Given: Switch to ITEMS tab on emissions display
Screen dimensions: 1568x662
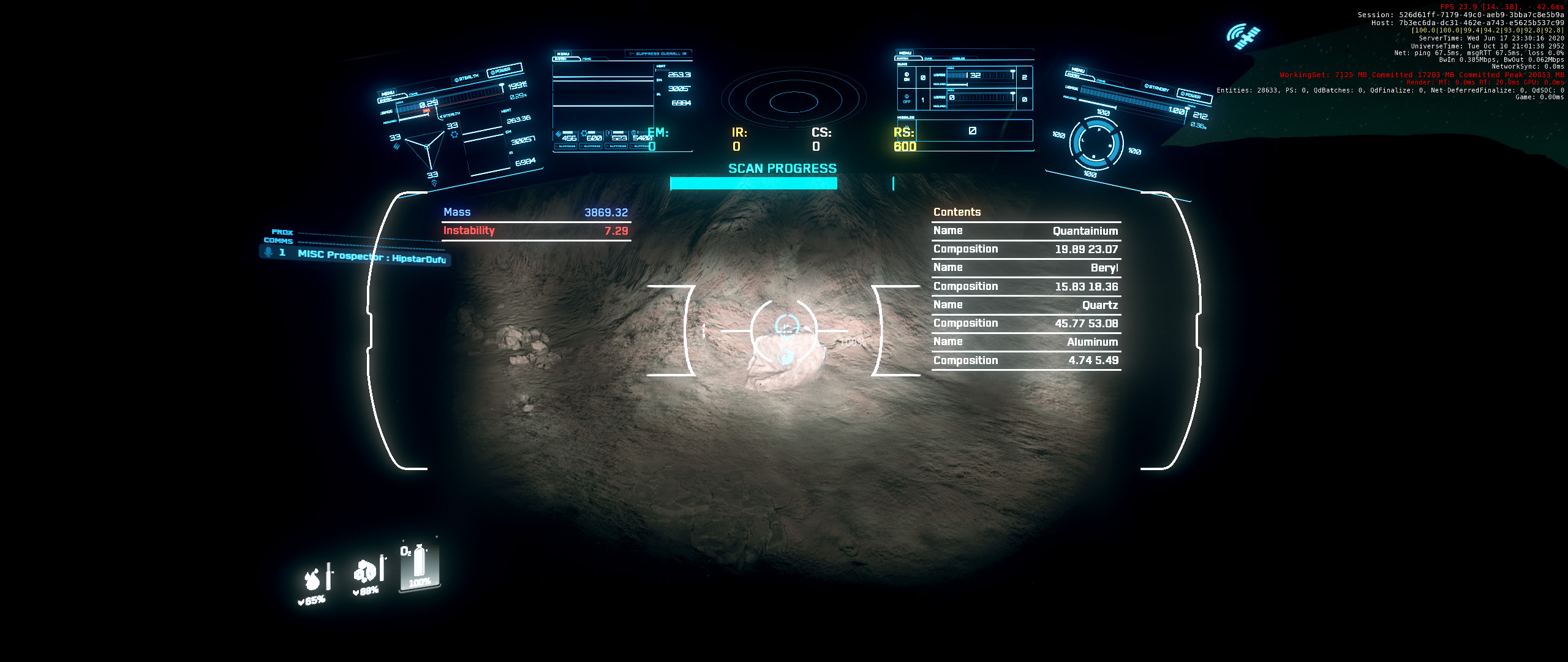Looking at the screenshot, I should (x=587, y=59).
